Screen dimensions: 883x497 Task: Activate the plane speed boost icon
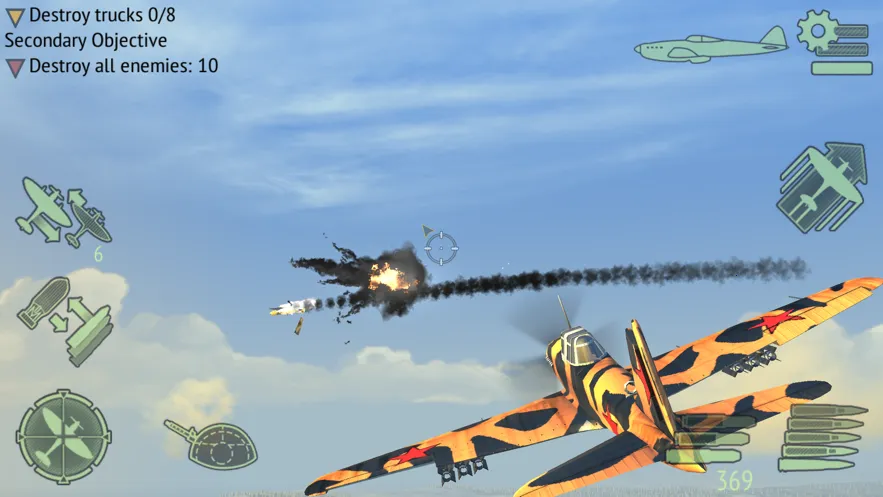[821, 187]
